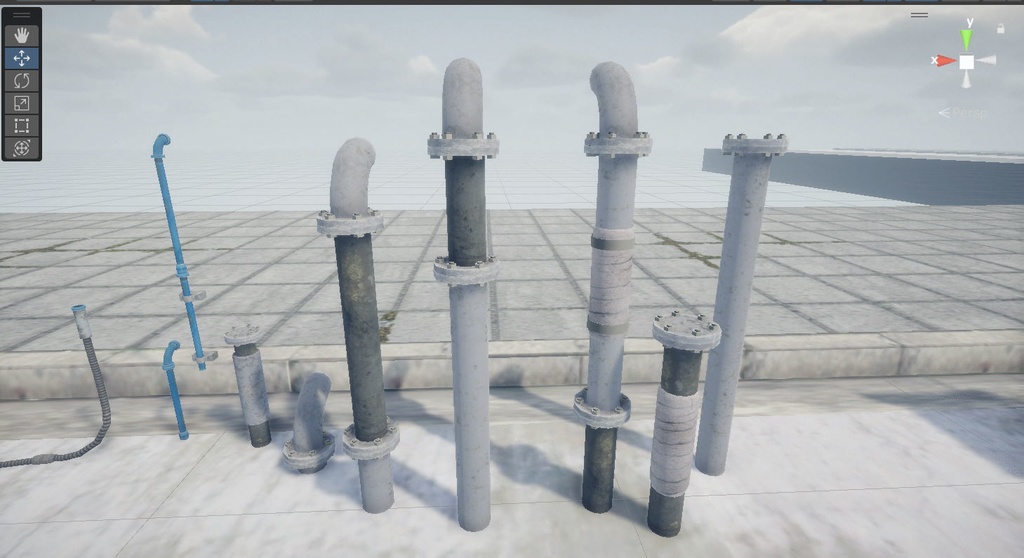Switch to the Rotate tool

pos(22,80)
